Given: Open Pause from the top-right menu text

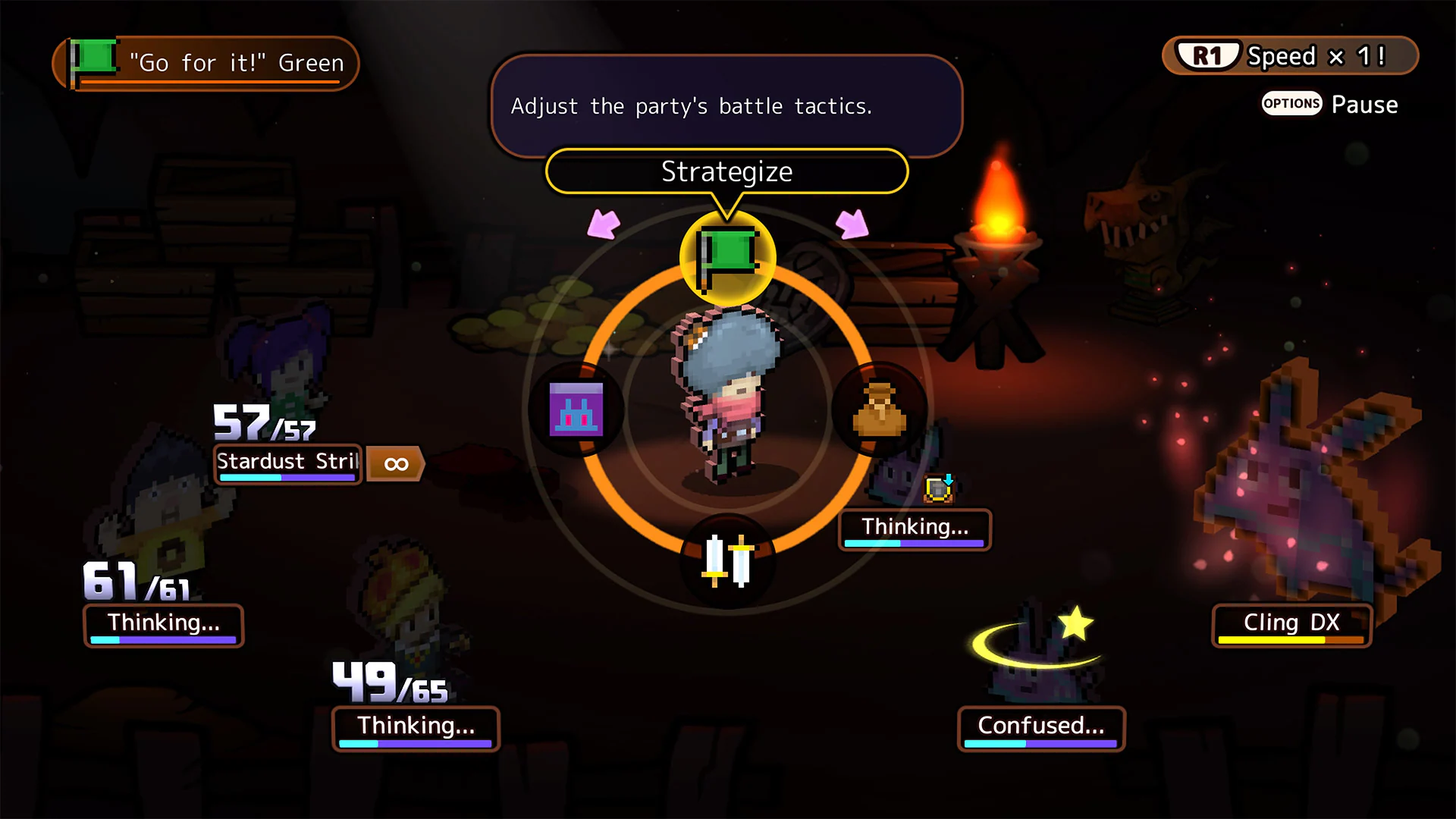Looking at the screenshot, I should (1365, 104).
